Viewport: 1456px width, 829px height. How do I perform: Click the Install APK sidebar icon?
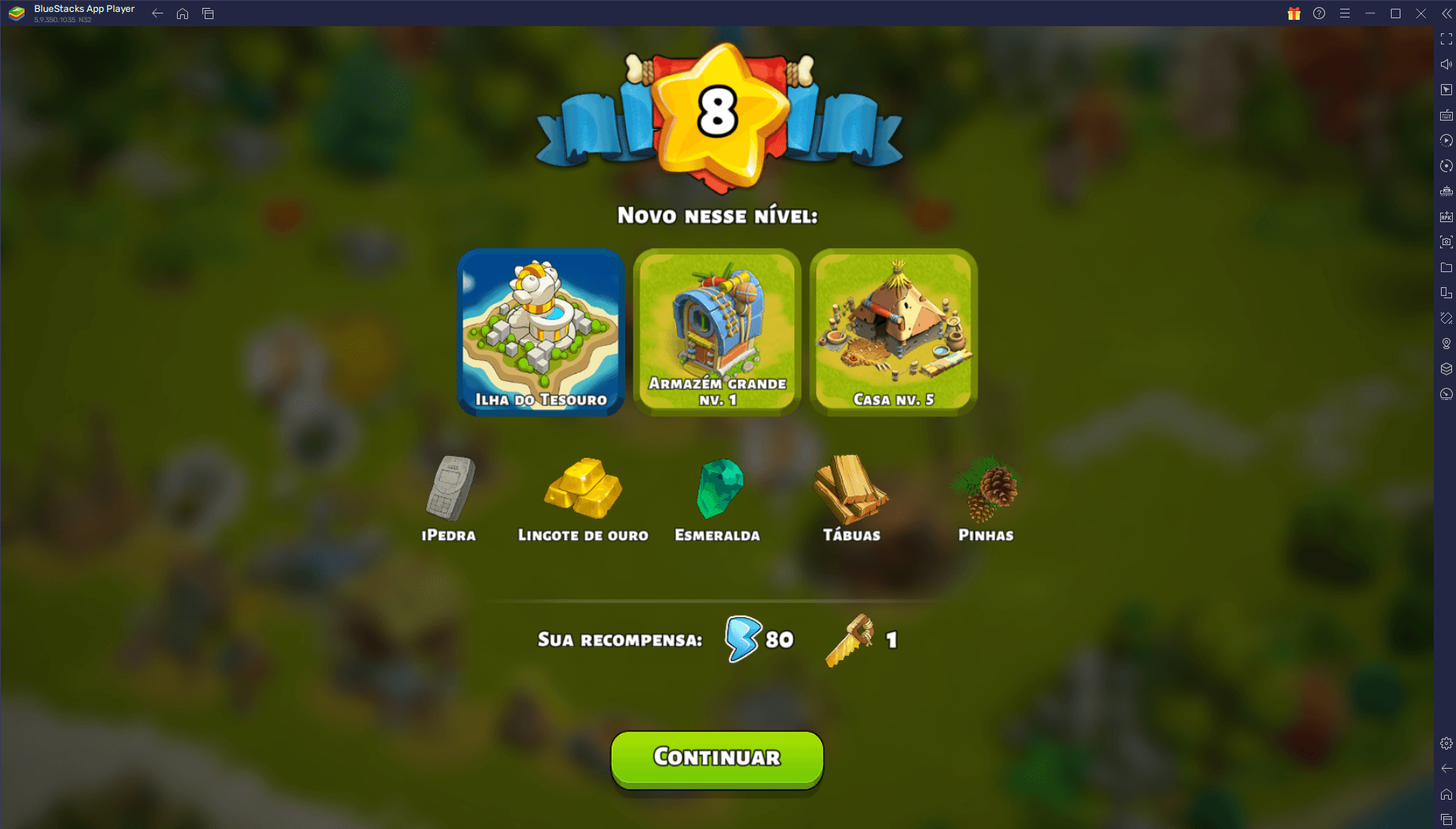(x=1446, y=216)
